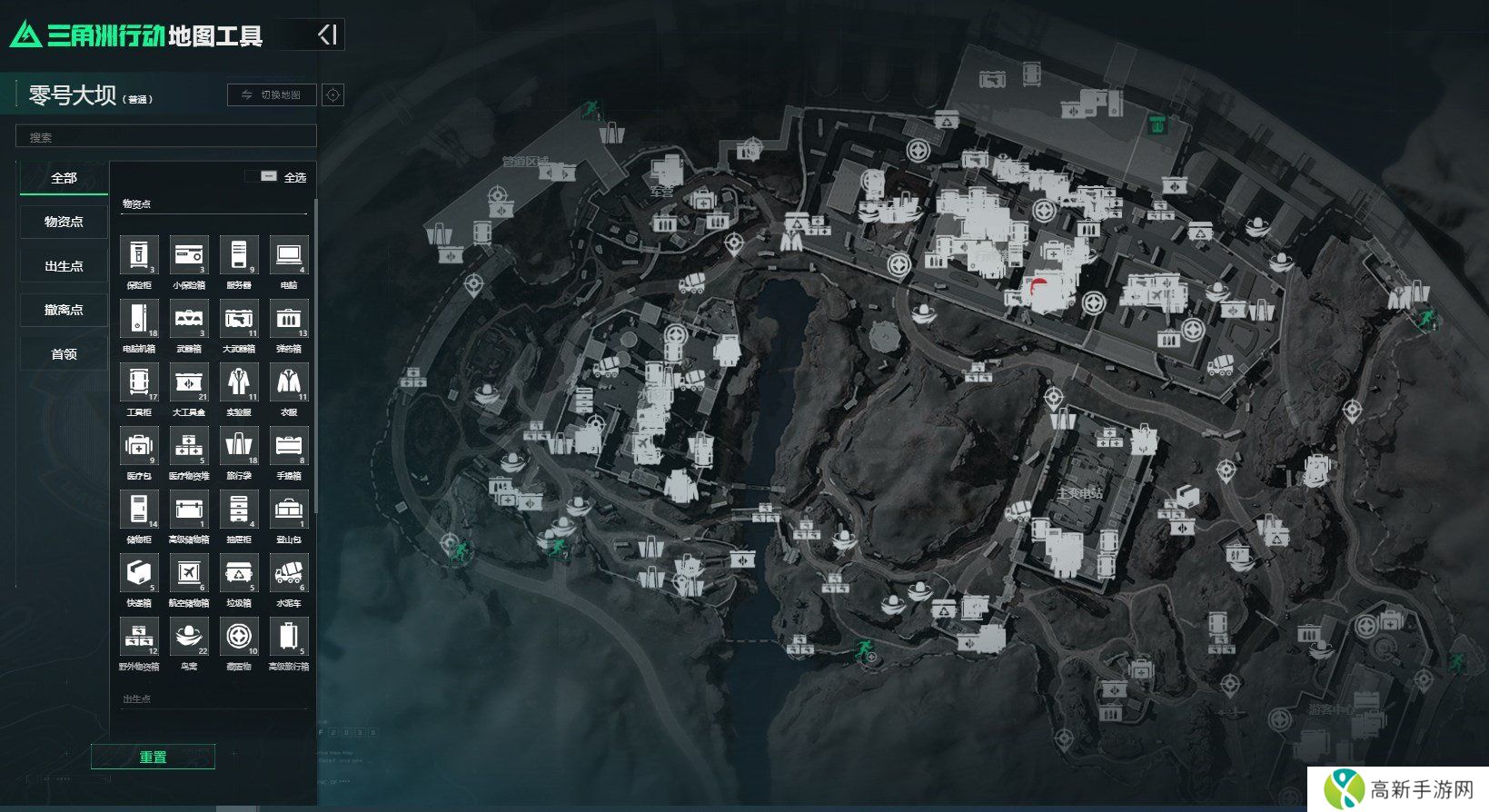Click the 切换地图 switch map button
The height and width of the screenshot is (812, 1489).
tap(272, 94)
